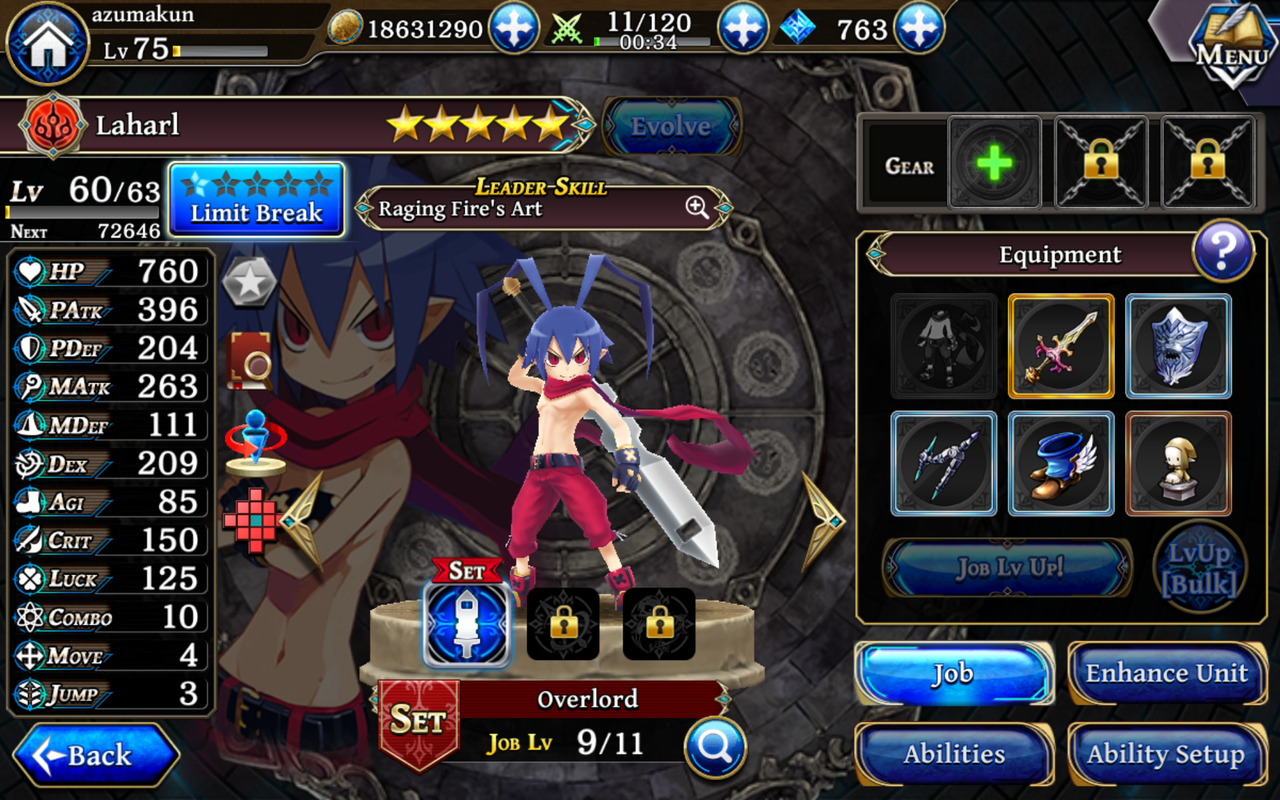Select the blue demon shield equipment slot

[x=1178, y=346]
